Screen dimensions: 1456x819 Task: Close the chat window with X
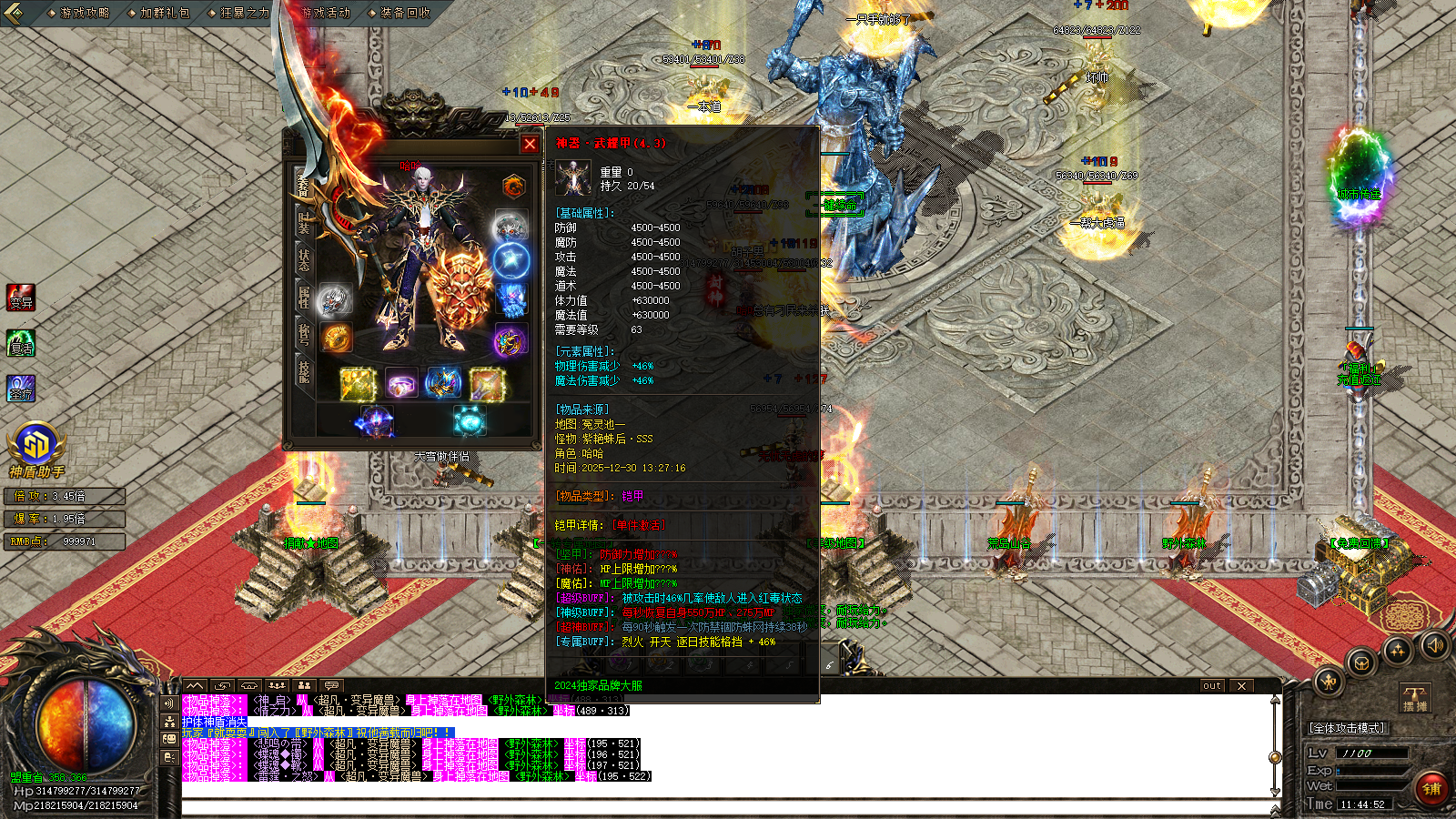click(x=1241, y=686)
